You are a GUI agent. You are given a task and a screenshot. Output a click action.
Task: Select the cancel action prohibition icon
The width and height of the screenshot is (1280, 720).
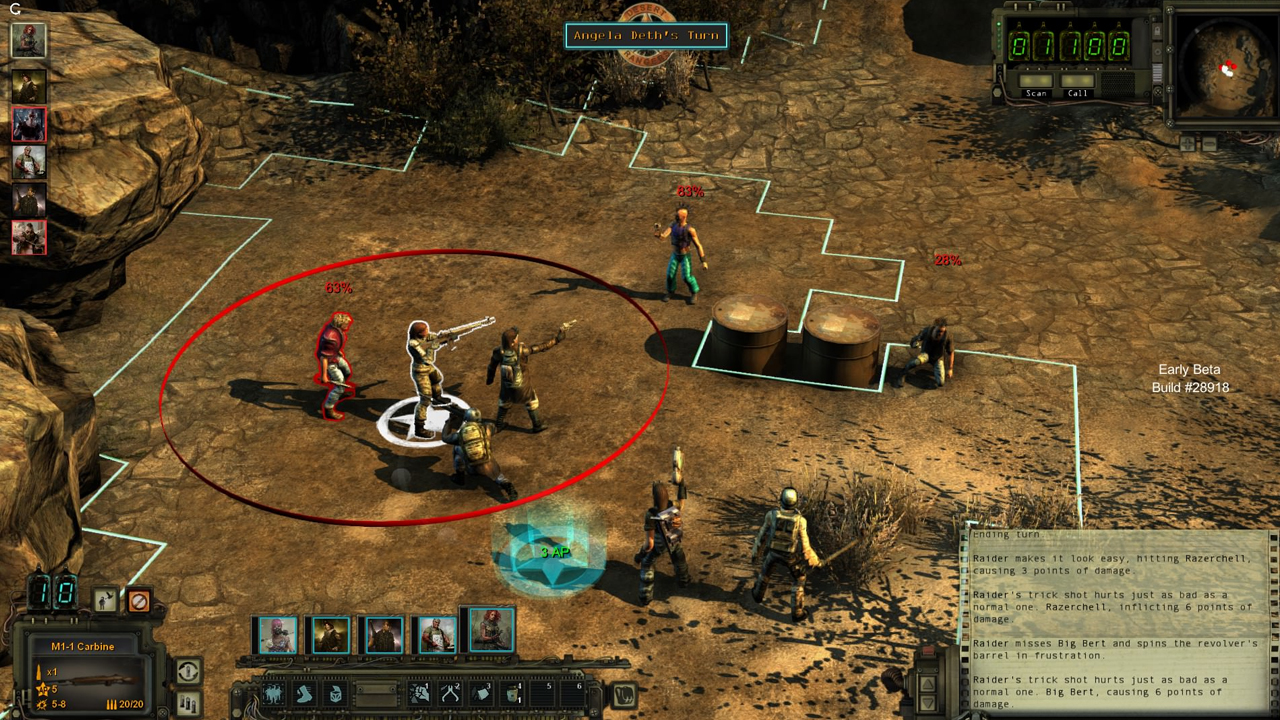click(140, 601)
